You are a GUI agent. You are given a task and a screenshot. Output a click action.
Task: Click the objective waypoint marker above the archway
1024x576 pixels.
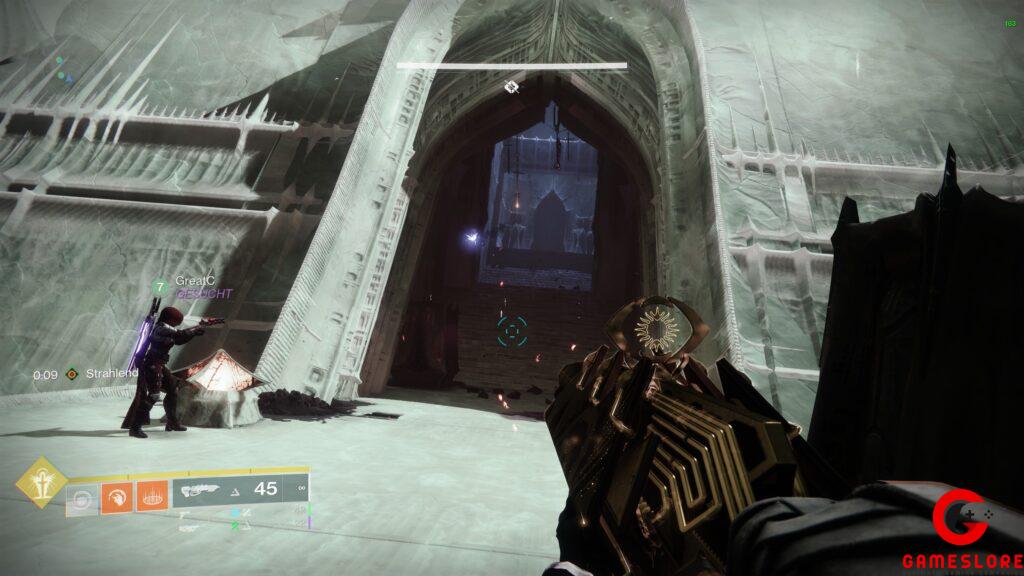coord(511,88)
